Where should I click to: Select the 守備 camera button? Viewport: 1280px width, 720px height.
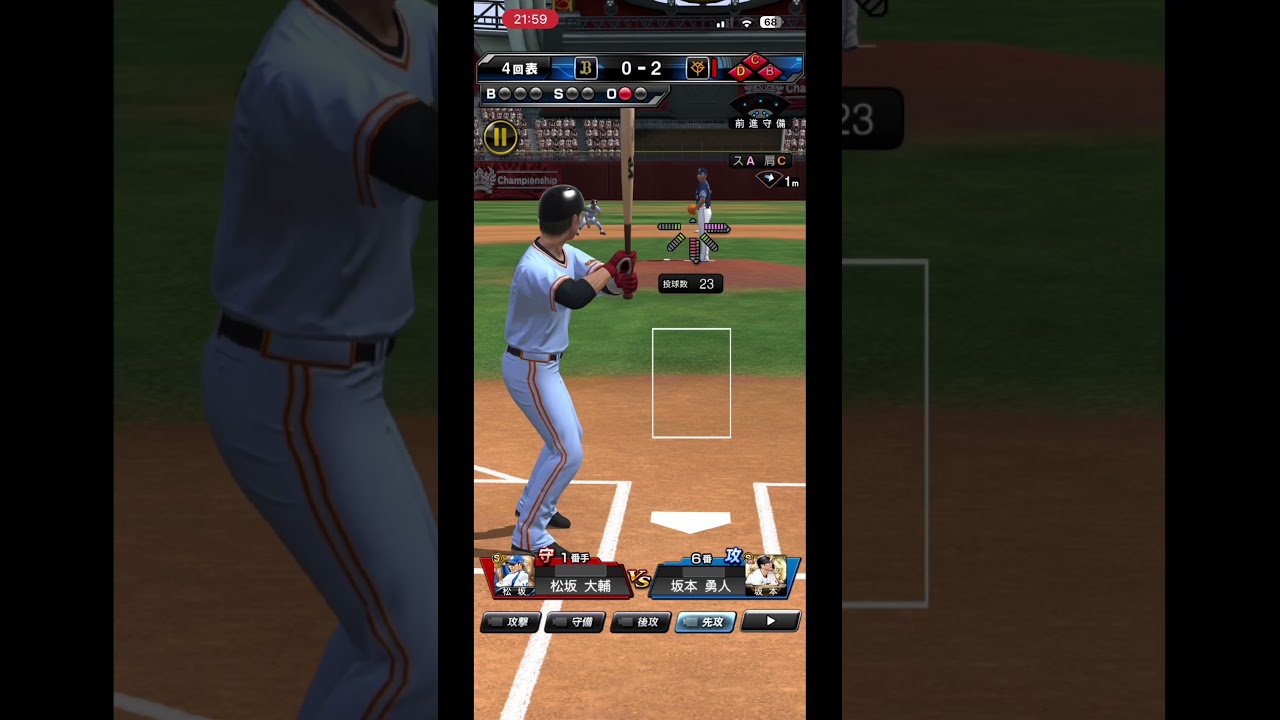click(574, 622)
